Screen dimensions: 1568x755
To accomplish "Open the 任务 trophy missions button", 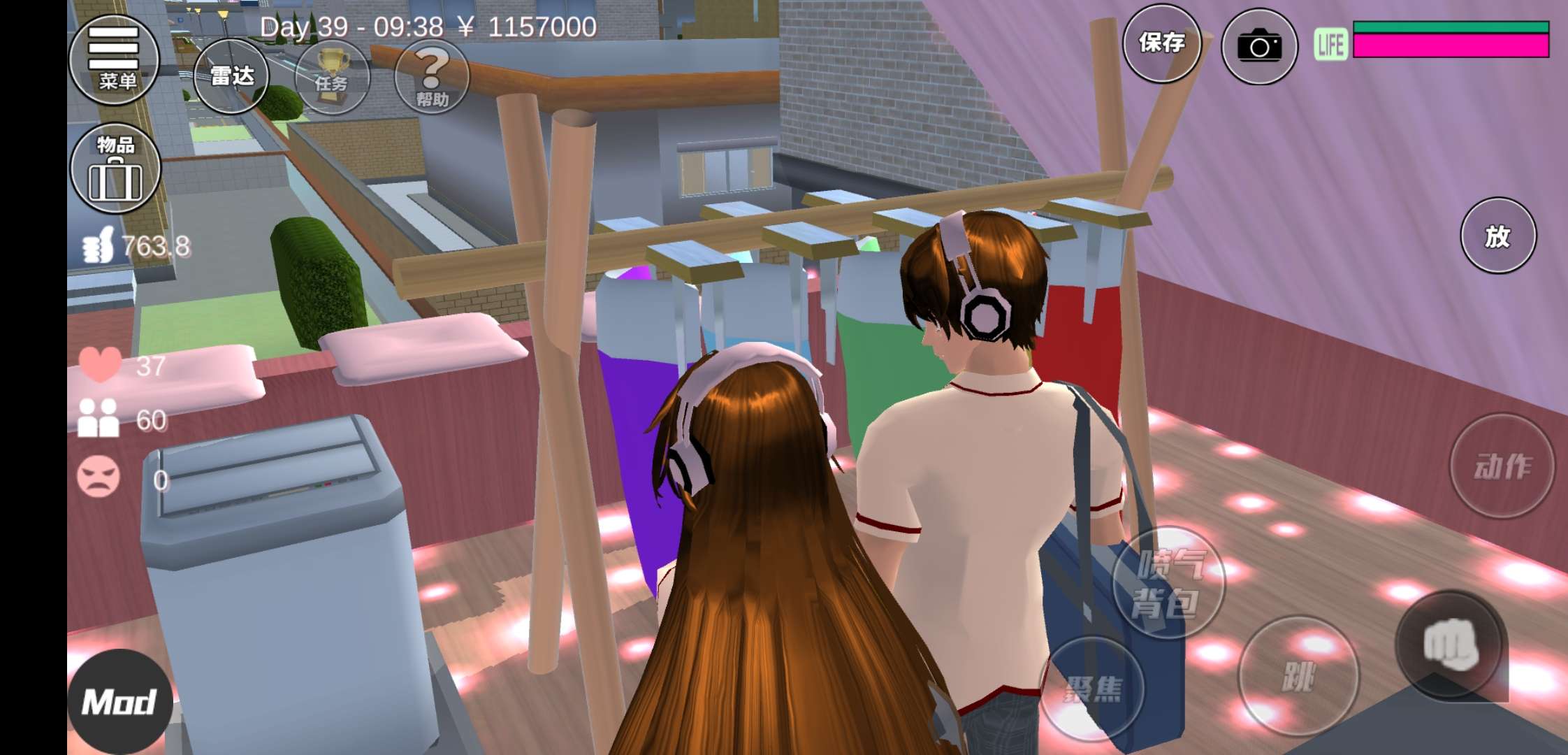I will tap(332, 76).
